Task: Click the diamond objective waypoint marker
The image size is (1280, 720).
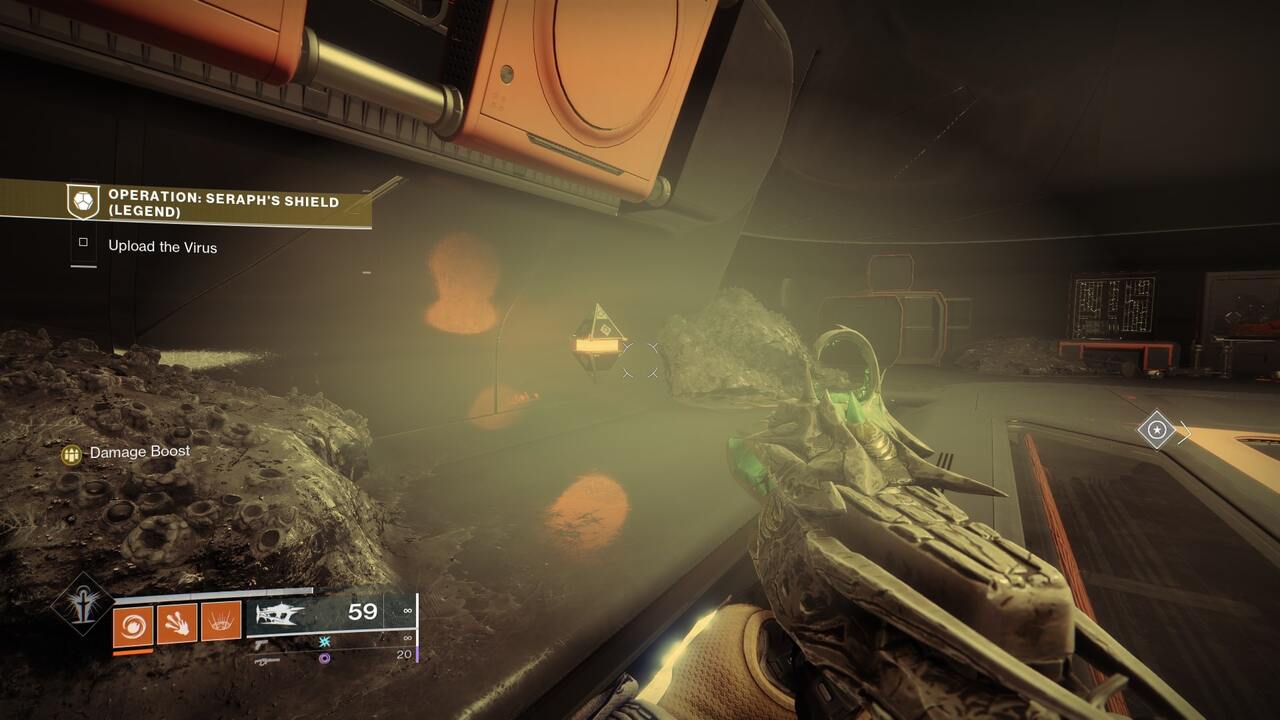Action: pyautogui.click(x=1156, y=430)
